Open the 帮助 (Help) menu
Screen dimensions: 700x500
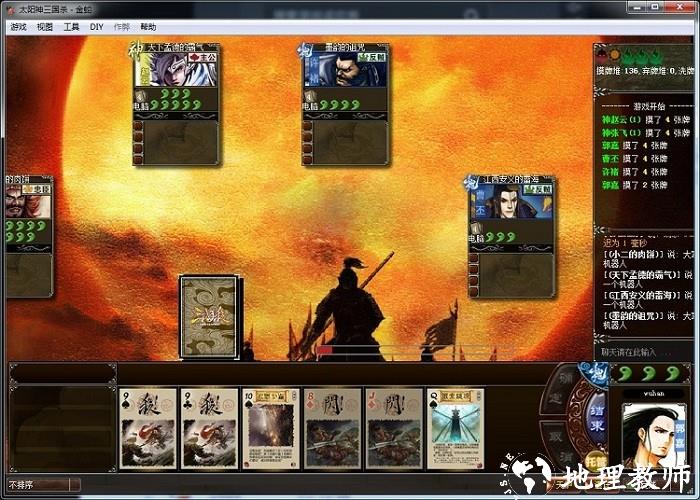pos(148,27)
